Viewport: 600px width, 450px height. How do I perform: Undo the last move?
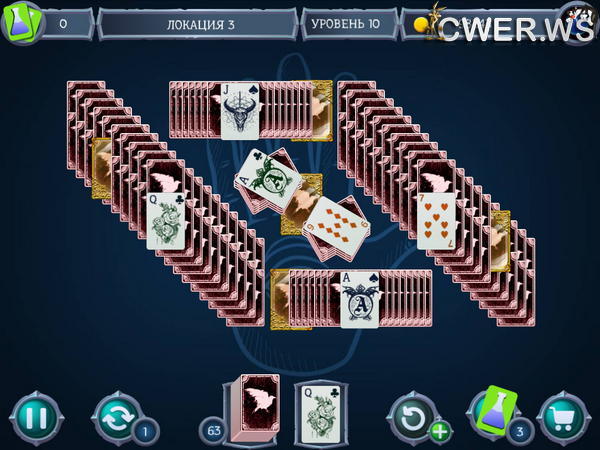click(x=411, y=415)
